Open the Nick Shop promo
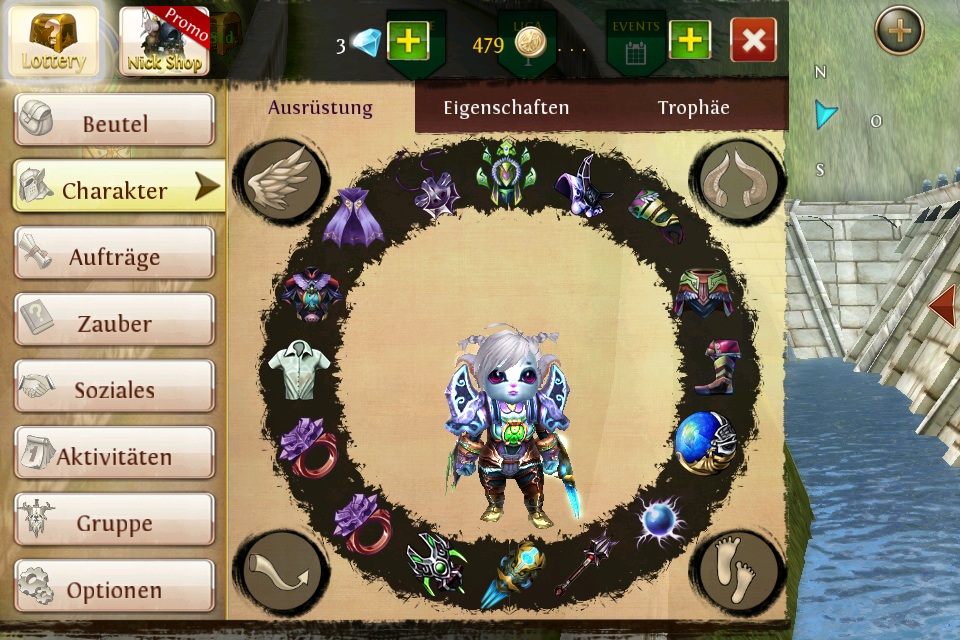960x640 pixels. 165,41
